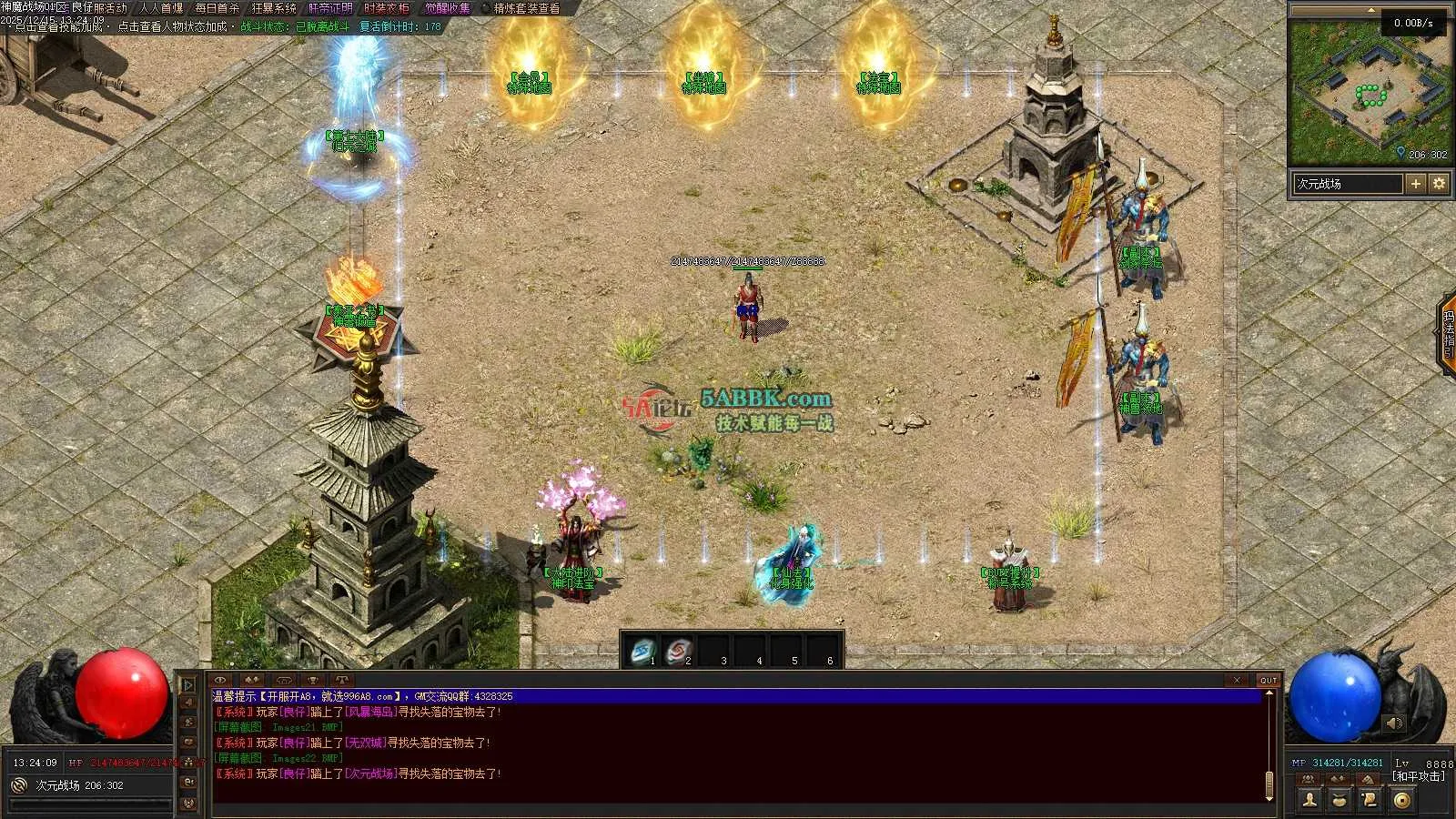Open the character panel icon
1456x819 pixels.
1309,800
